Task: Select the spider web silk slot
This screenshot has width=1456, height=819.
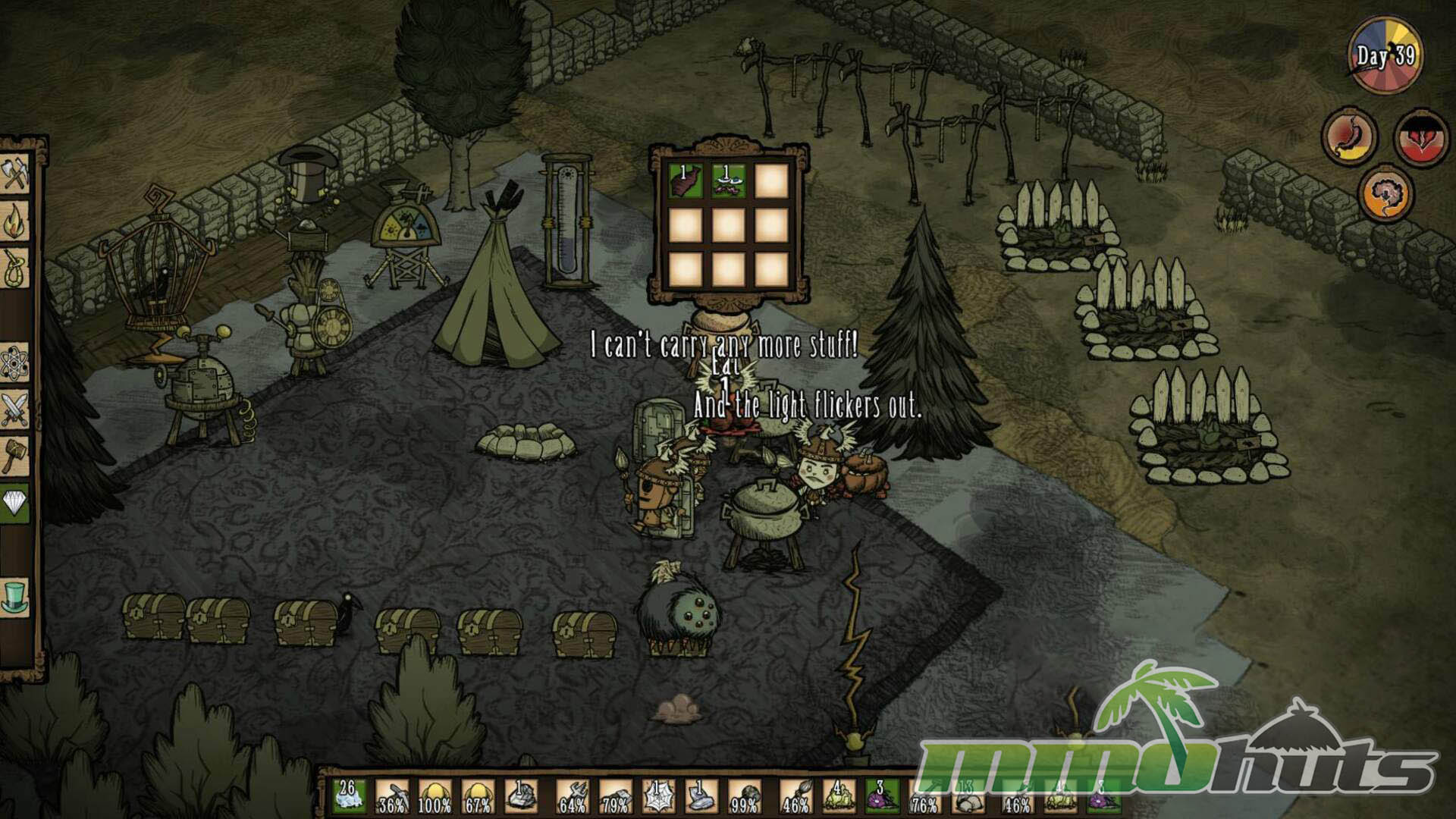Action: (x=657, y=797)
